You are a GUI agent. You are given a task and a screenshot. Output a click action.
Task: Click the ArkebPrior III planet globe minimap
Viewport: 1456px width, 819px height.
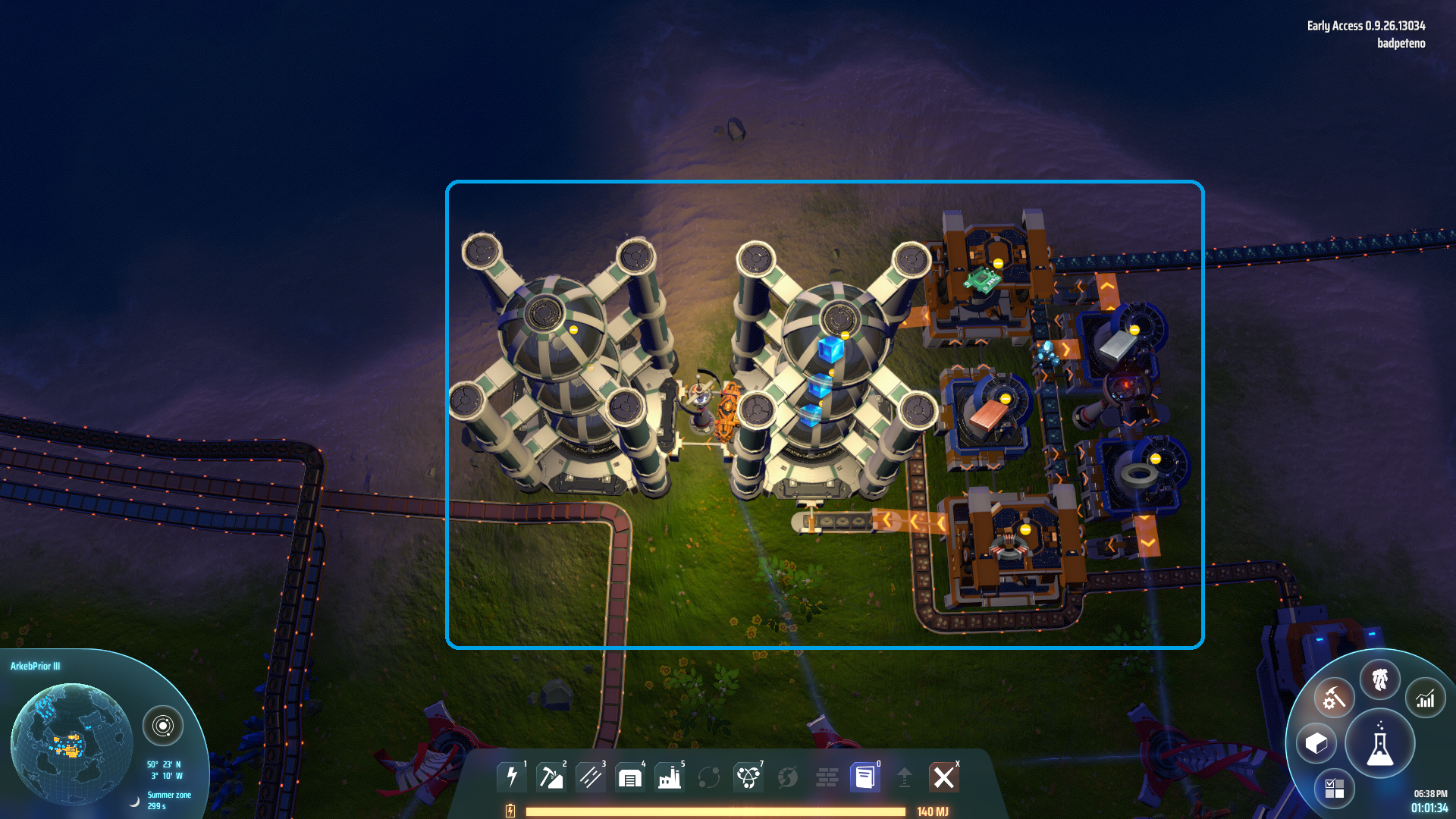tap(71, 743)
